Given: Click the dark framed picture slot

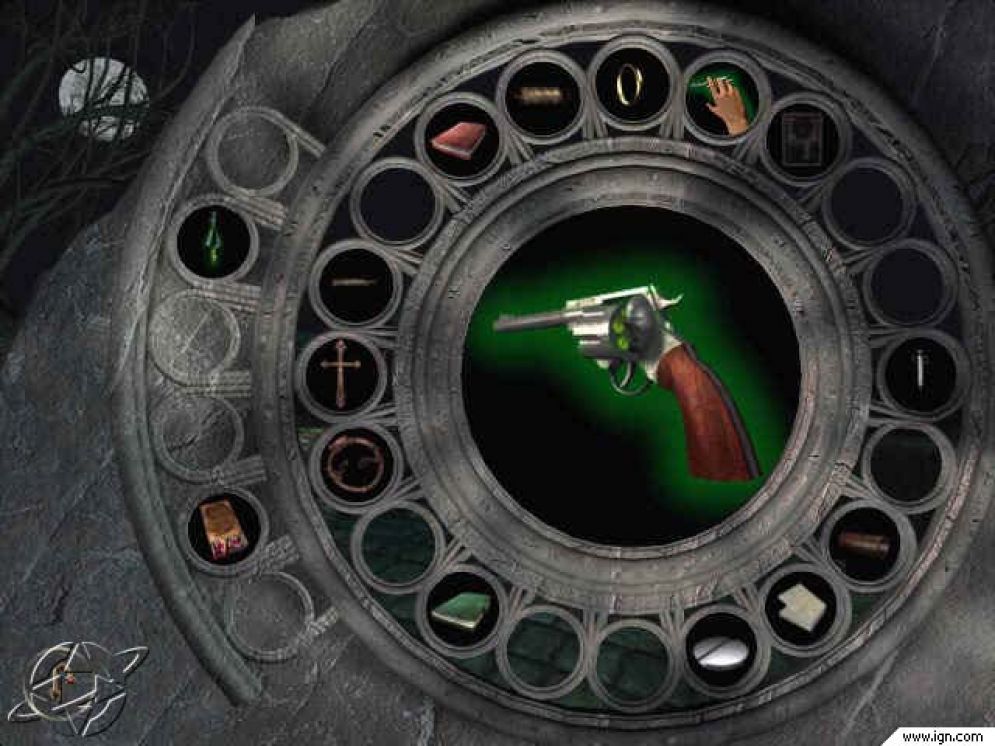Looking at the screenshot, I should 803,135.
